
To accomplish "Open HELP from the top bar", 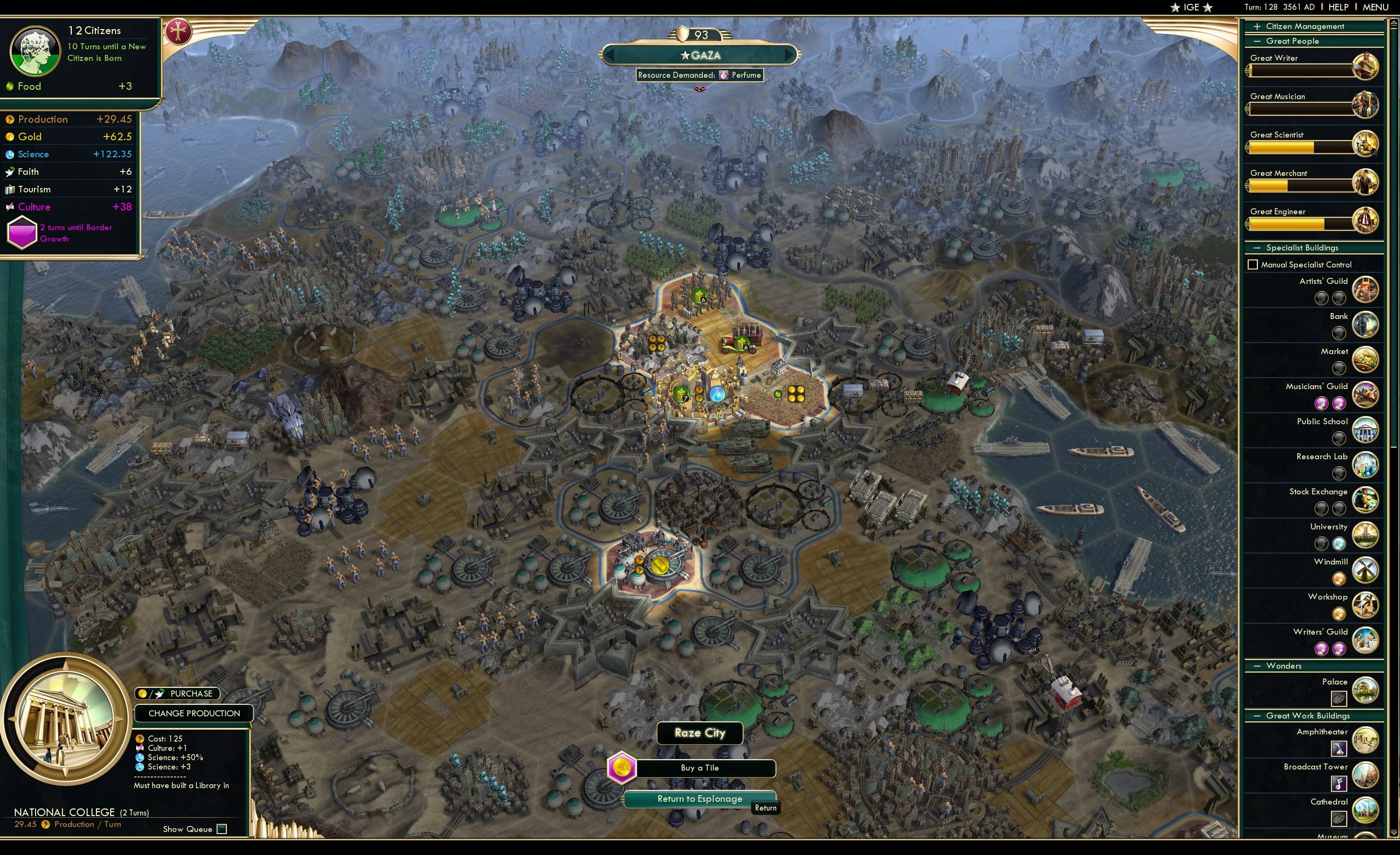I will pos(1339,7).
